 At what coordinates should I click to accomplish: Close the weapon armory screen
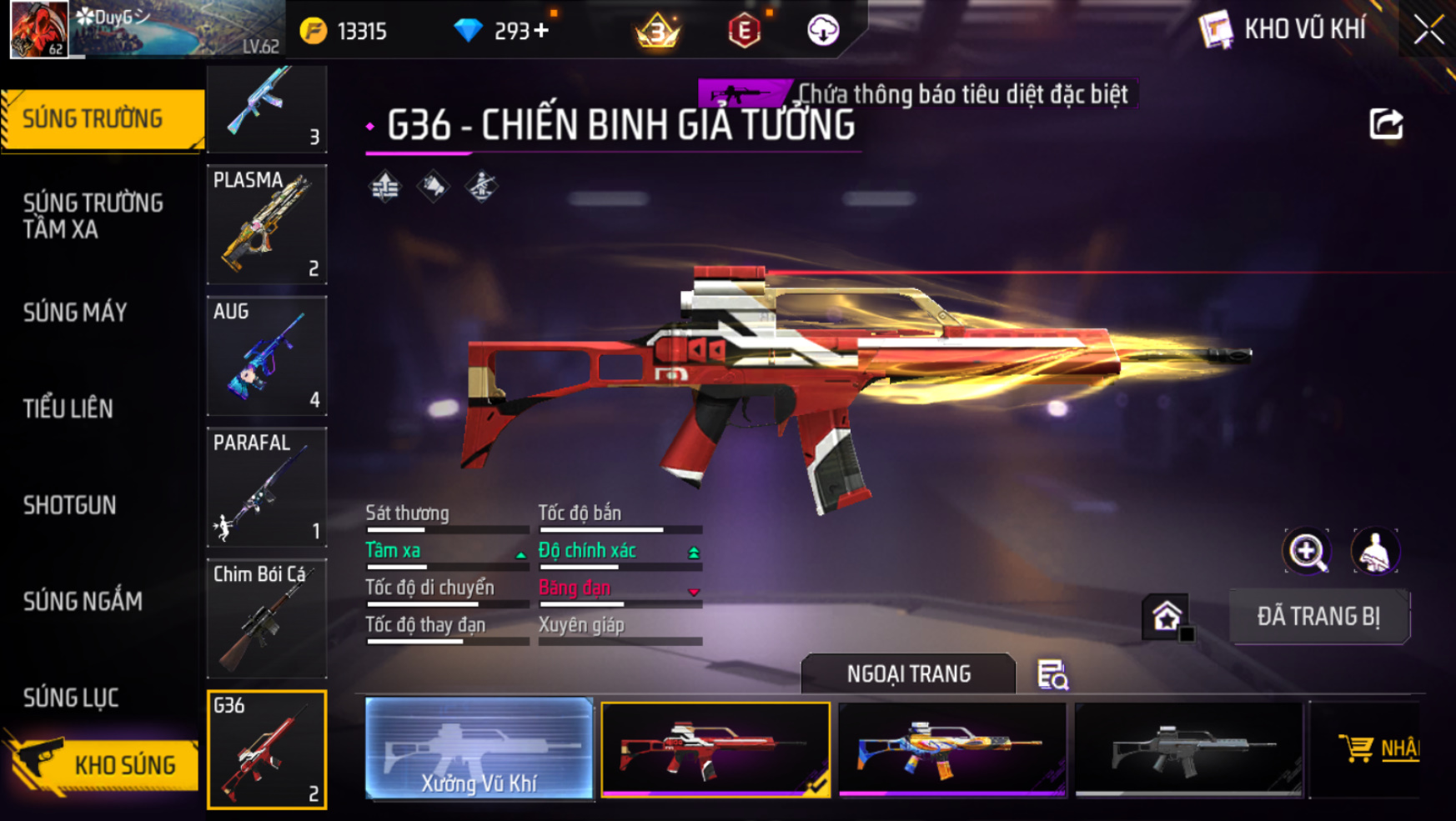tap(1428, 30)
